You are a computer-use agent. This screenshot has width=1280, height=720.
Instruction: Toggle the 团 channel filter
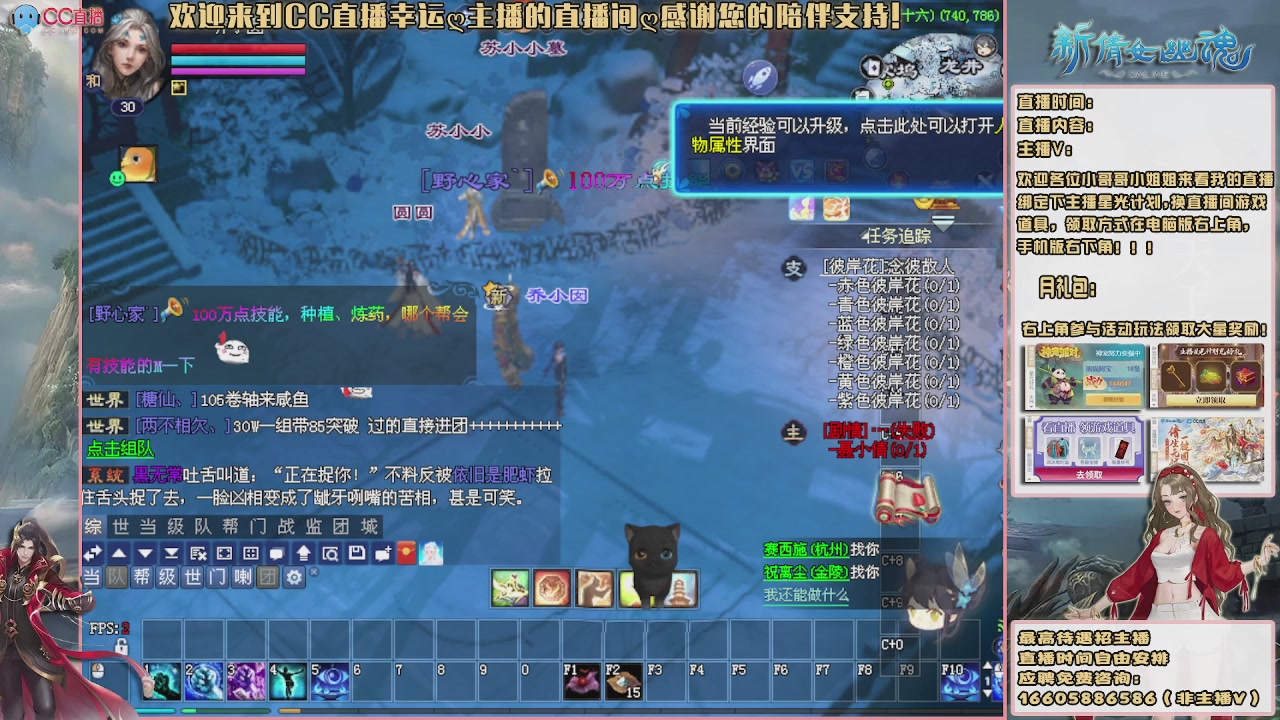tap(267, 576)
